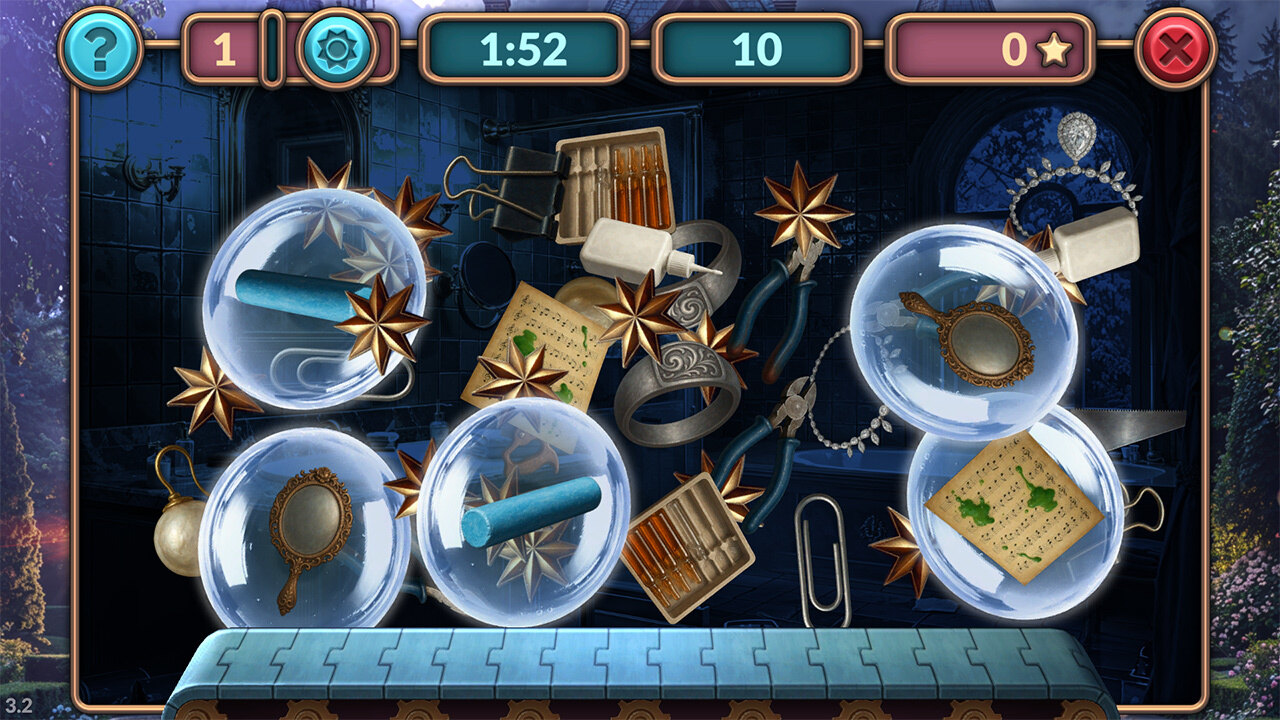Open settings with the gear icon
Image resolution: width=1280 pixels, height=720 pixels.
tap(337, 48)
